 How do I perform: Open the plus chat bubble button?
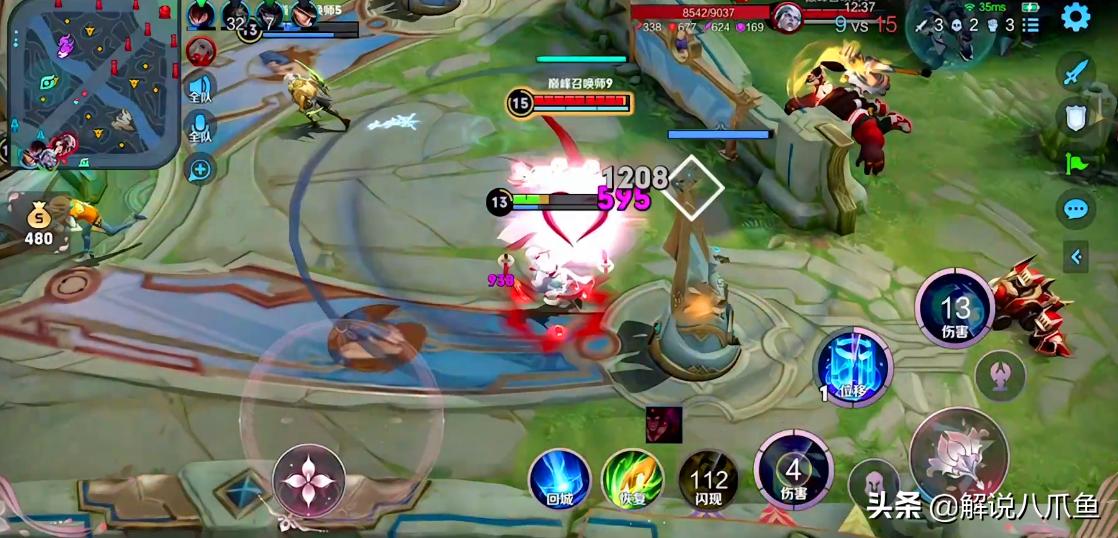point(200,169)
